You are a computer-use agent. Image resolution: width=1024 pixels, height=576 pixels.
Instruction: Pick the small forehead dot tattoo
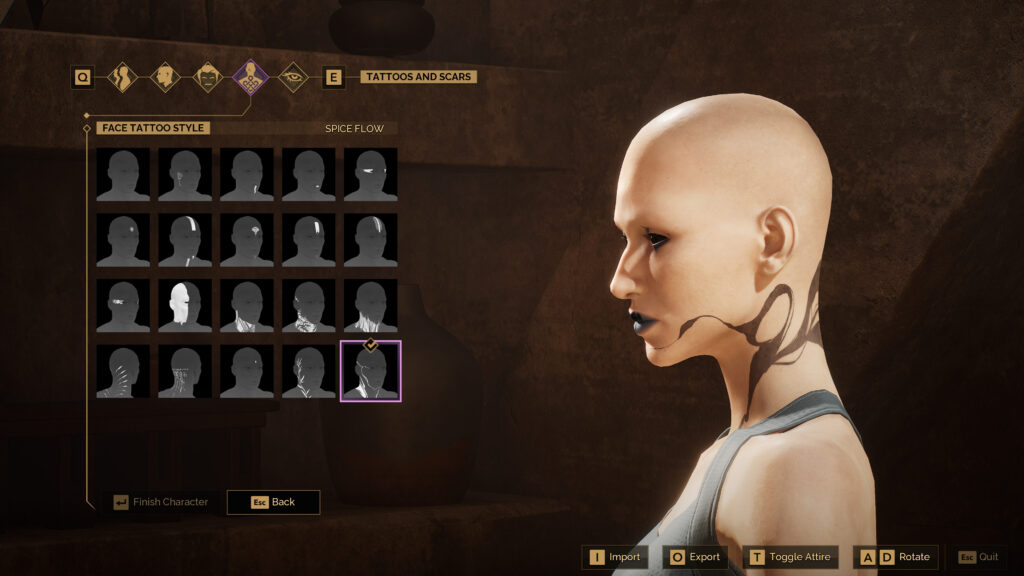[x=123, y=240]
